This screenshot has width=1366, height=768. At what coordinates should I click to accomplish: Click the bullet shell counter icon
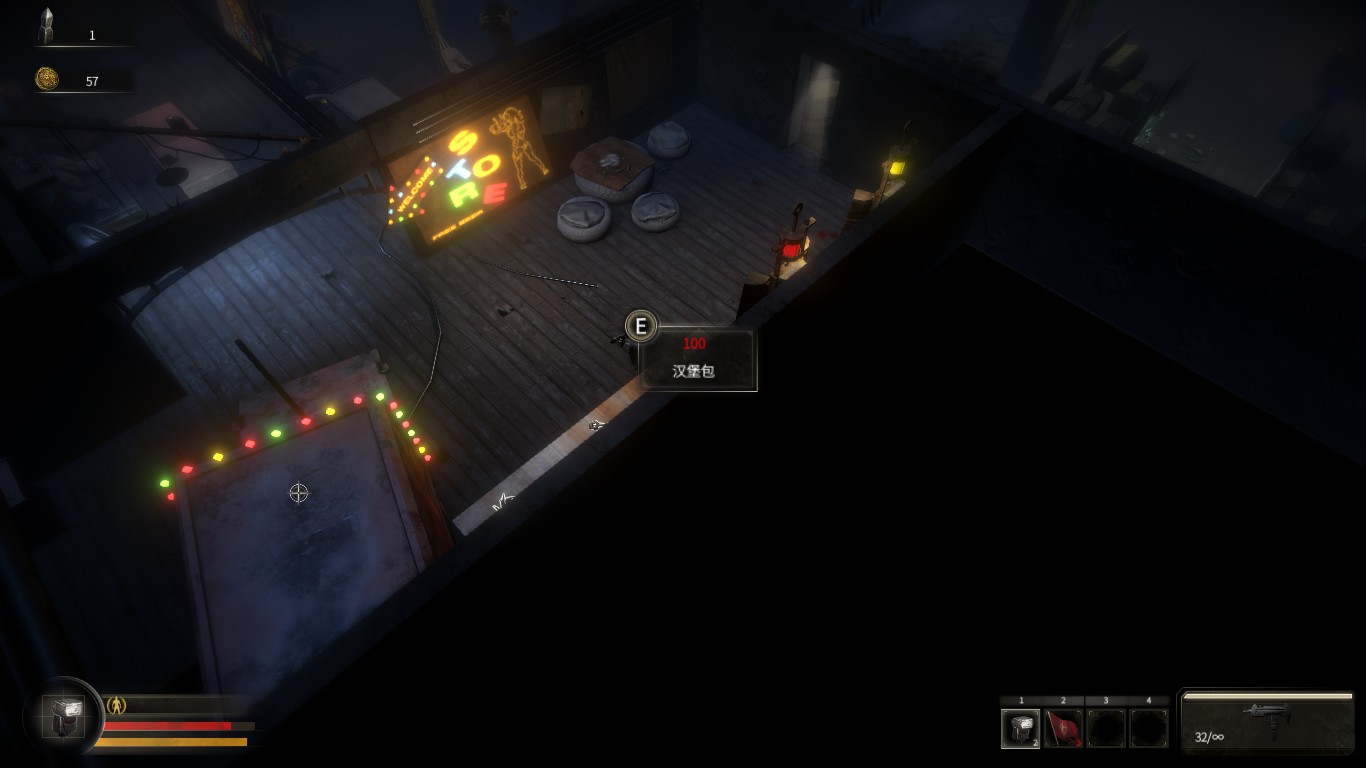(46, 27)
